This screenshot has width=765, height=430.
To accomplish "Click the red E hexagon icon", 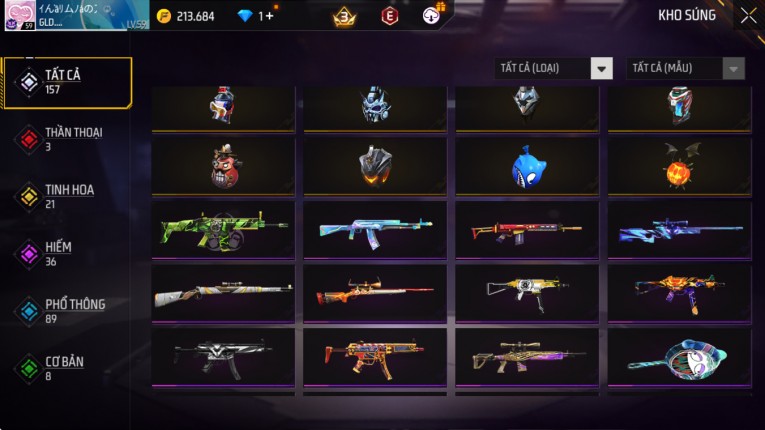I will point(390,16).
